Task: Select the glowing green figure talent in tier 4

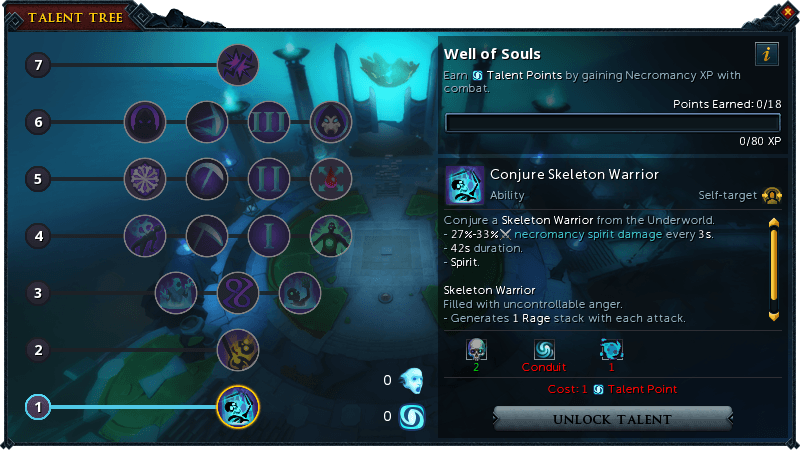Action: [331, 236]
